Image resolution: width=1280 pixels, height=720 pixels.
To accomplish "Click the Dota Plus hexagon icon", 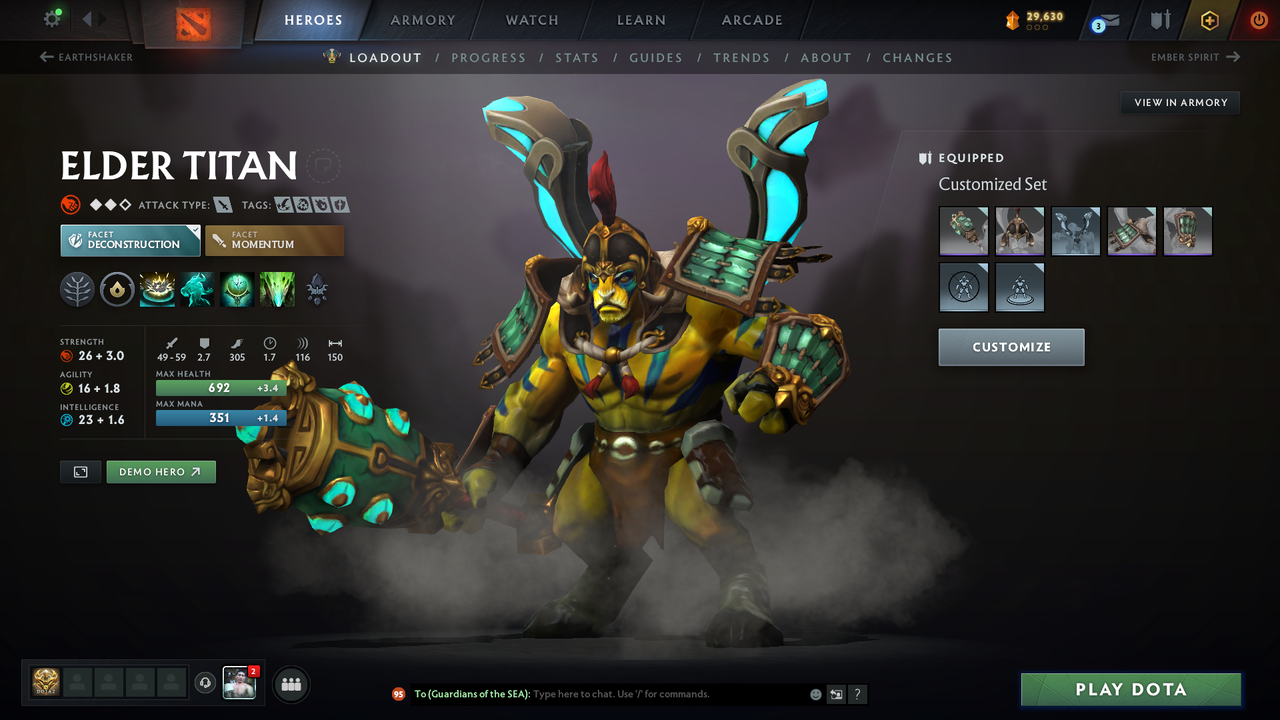I will [x=1209, y=19].
